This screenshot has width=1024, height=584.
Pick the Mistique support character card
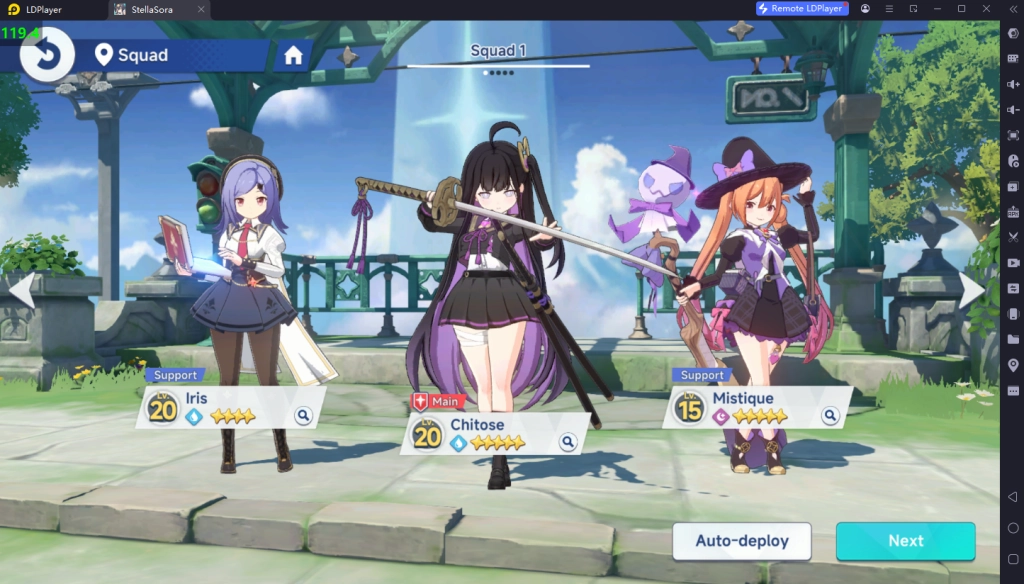(x=757, y=407)
